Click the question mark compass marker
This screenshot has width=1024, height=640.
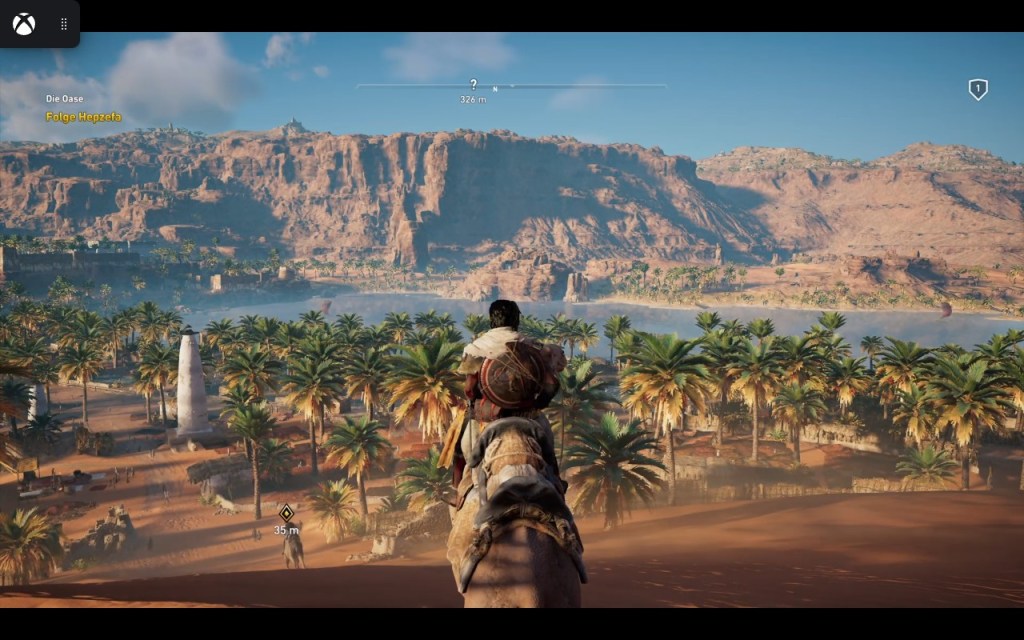pos(473,85)
